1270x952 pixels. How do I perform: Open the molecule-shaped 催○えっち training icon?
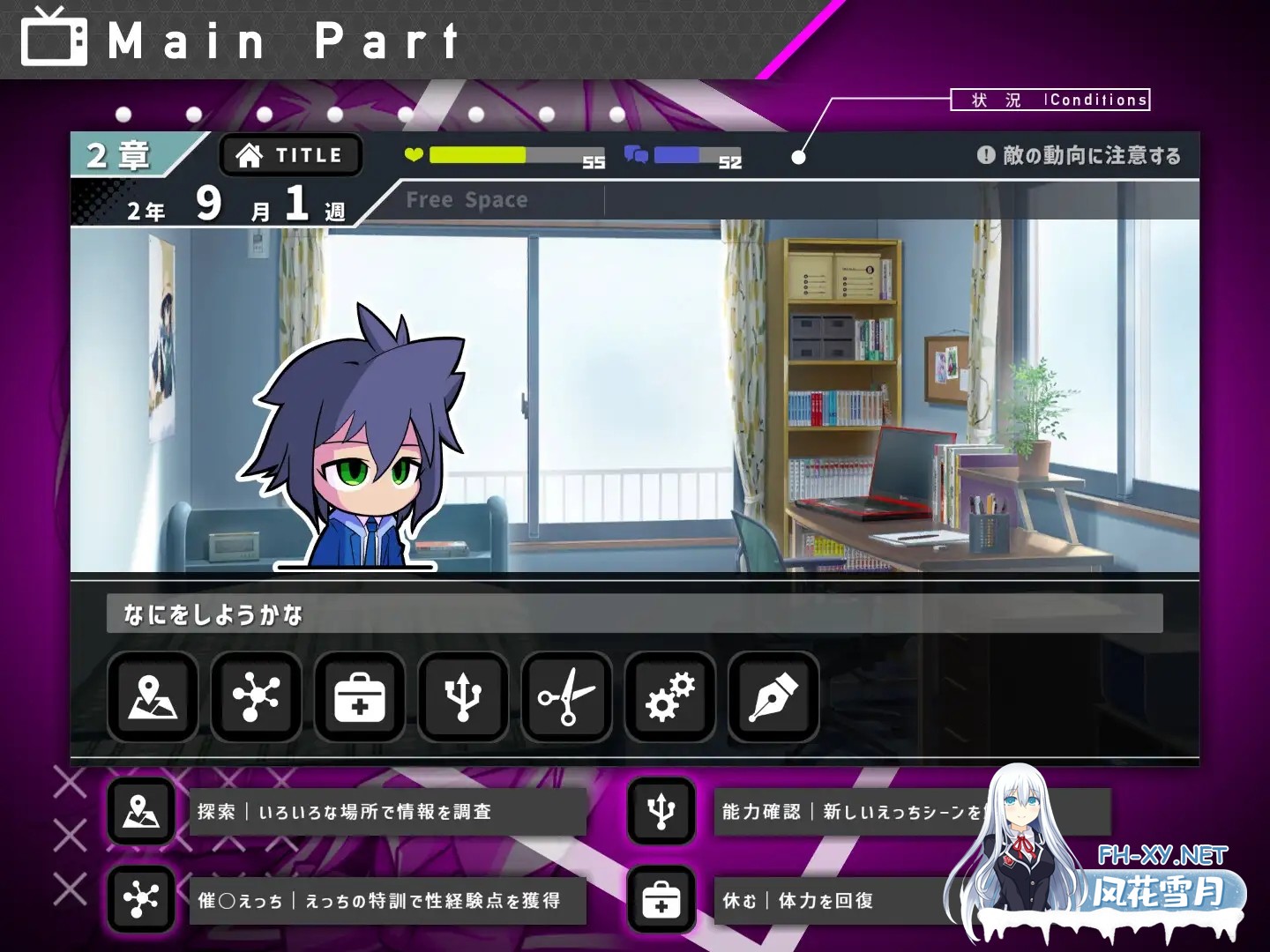click(x=255, y=698)
